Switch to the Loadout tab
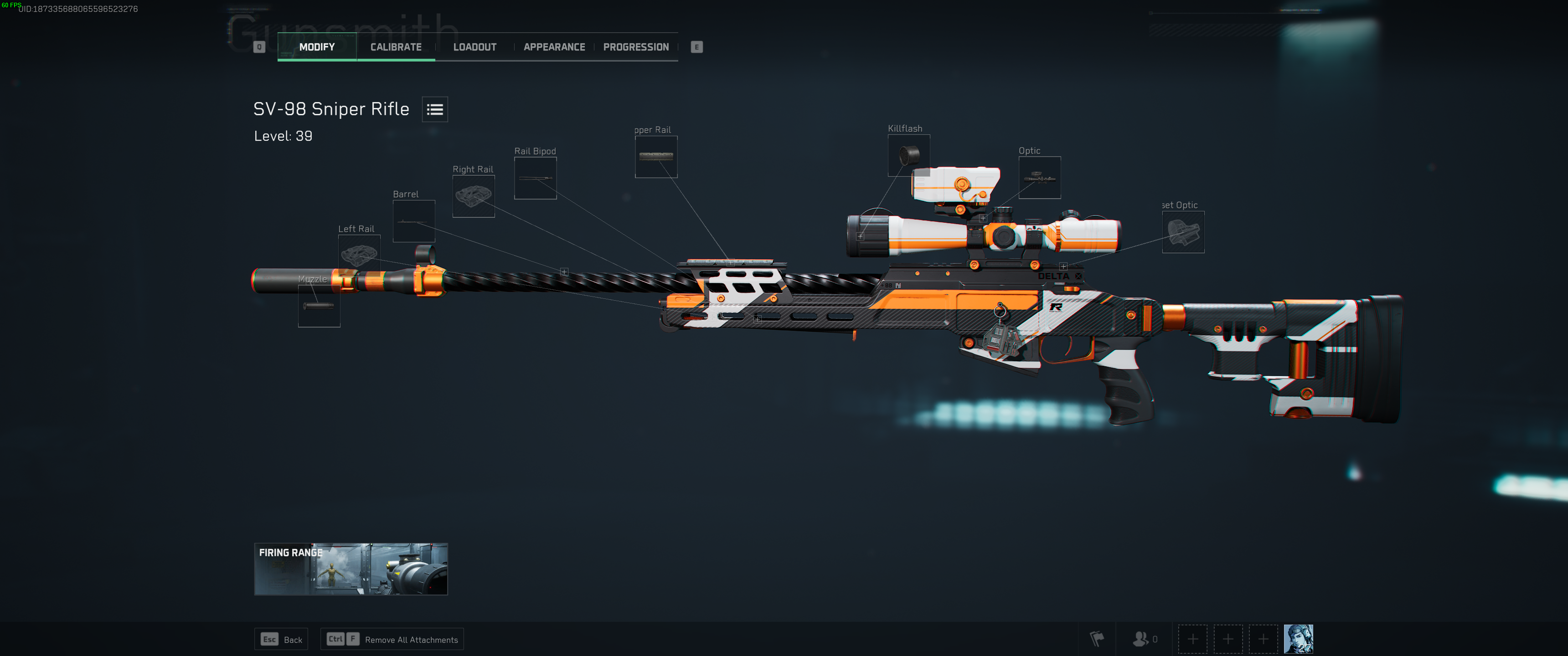Screen dimensions: 1568x656 [475, 47]
